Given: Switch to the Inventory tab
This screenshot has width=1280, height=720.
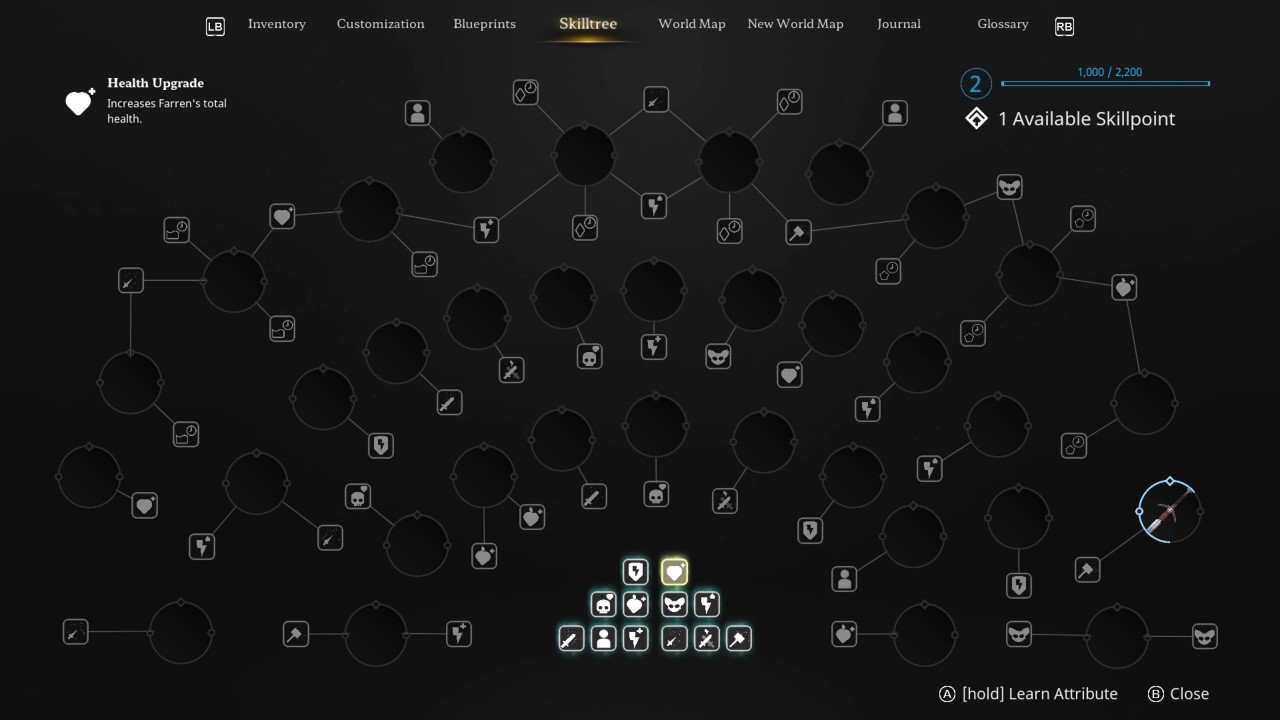Looking at the screenshot, I should (277, 24).
